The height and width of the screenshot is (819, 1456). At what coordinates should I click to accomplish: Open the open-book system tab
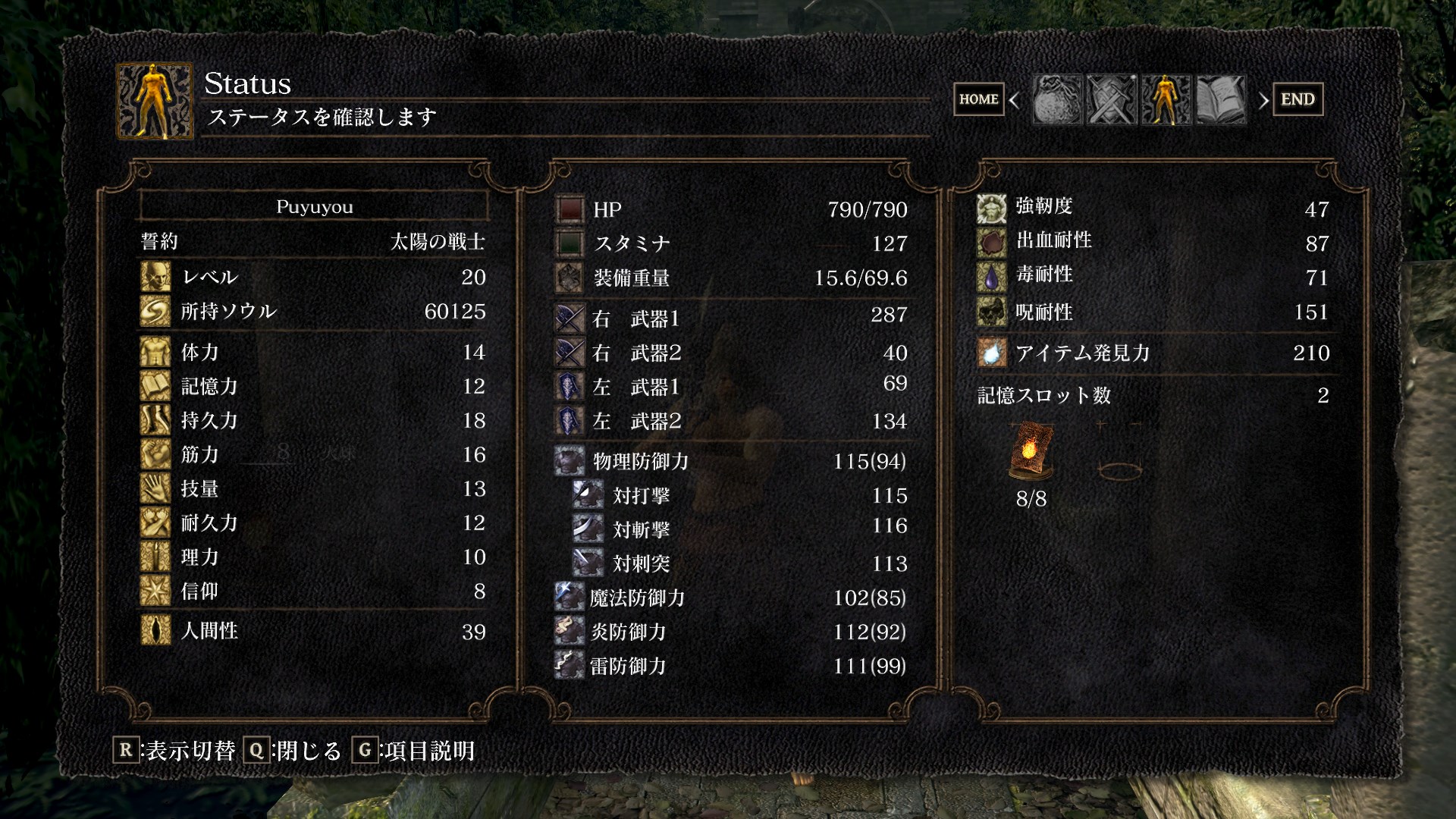coord(1220,99)
